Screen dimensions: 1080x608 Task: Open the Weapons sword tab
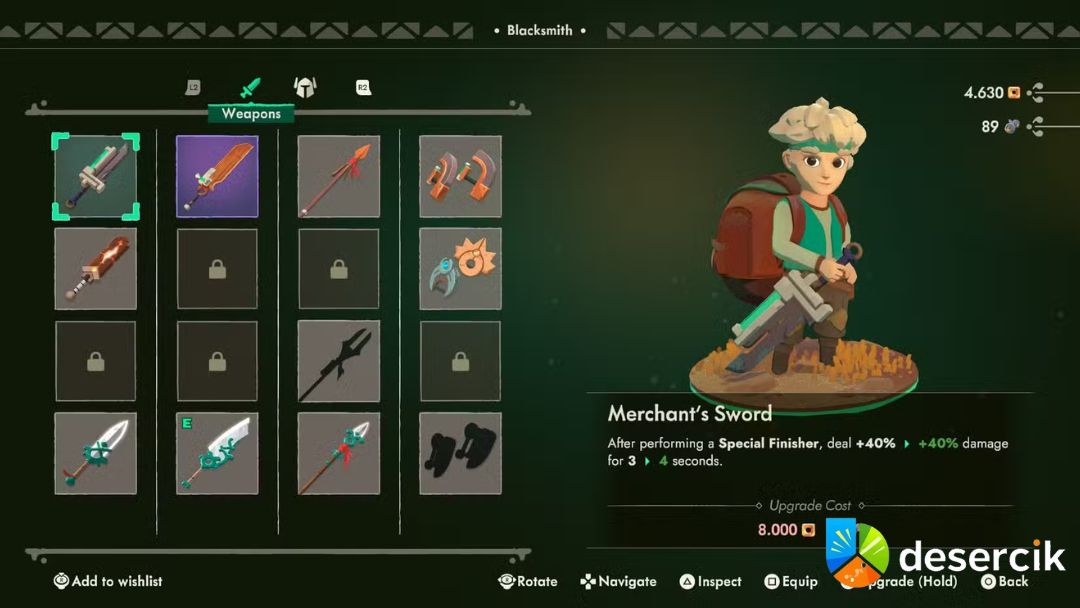(x=250, y=88)
